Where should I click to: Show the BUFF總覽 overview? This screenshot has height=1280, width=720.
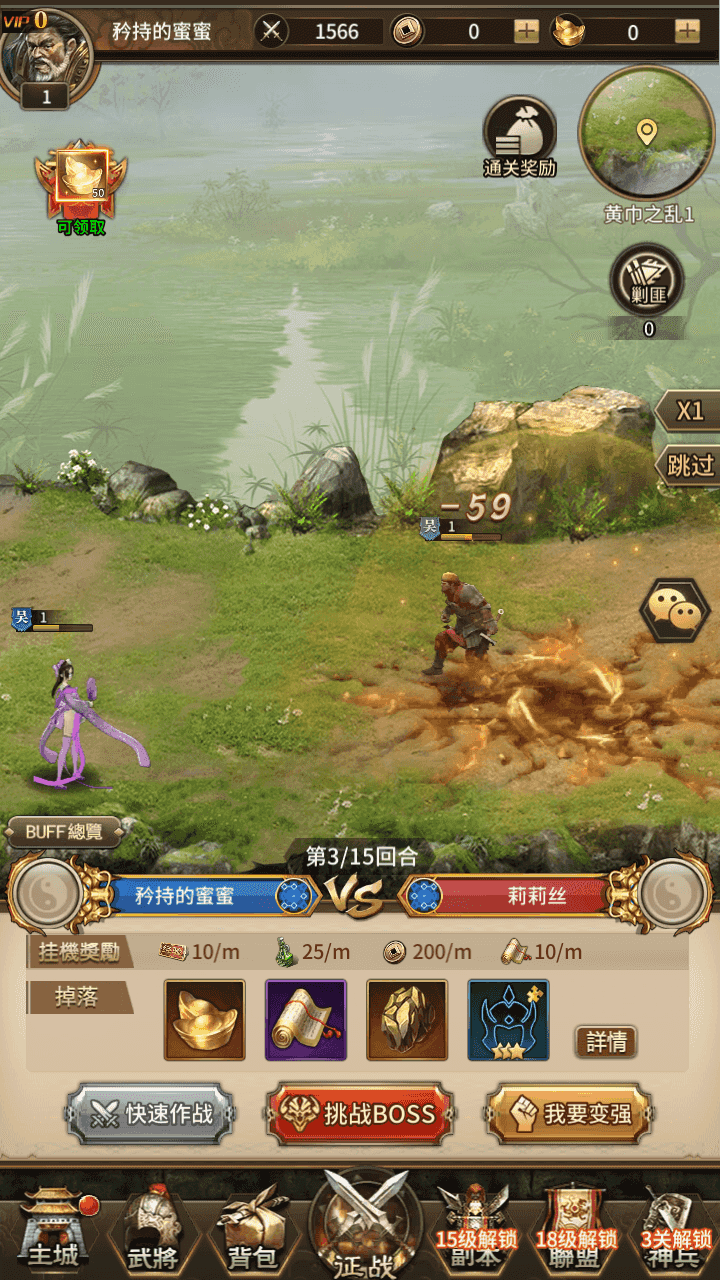coord(65,831)
